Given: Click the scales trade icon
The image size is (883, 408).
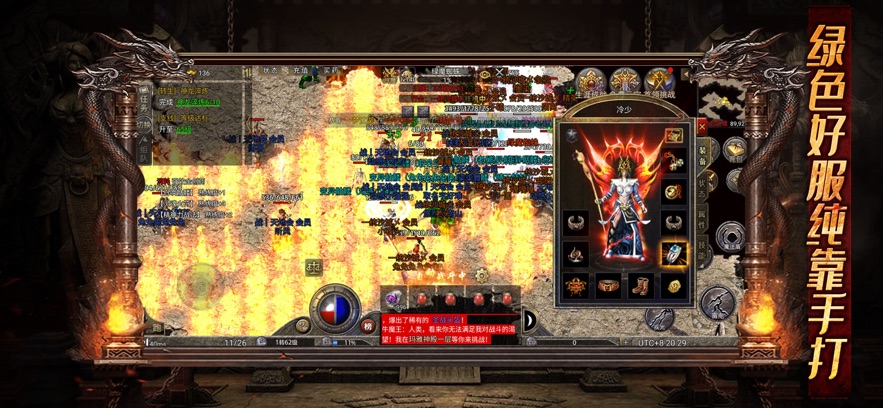Looking at the screenshot, I should [313, 267].
